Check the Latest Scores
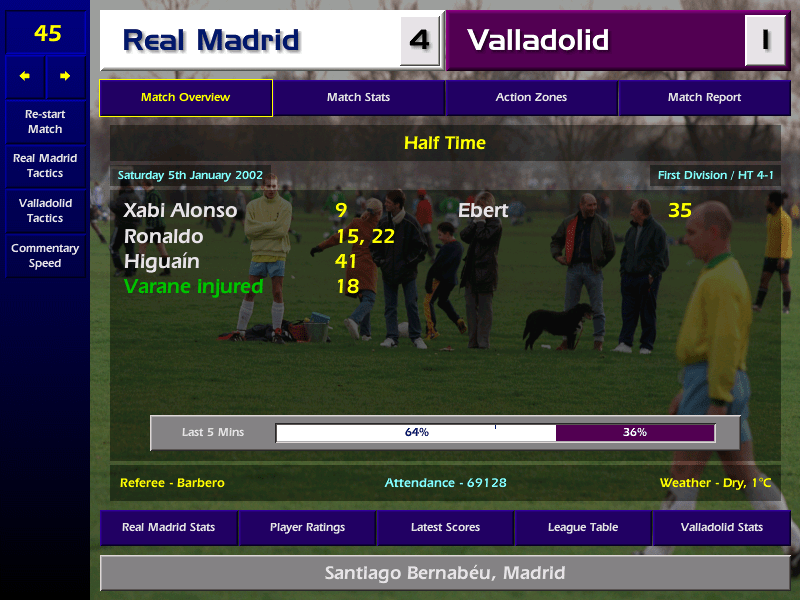Viewport: 800px width, 600px height. point(445,527)
